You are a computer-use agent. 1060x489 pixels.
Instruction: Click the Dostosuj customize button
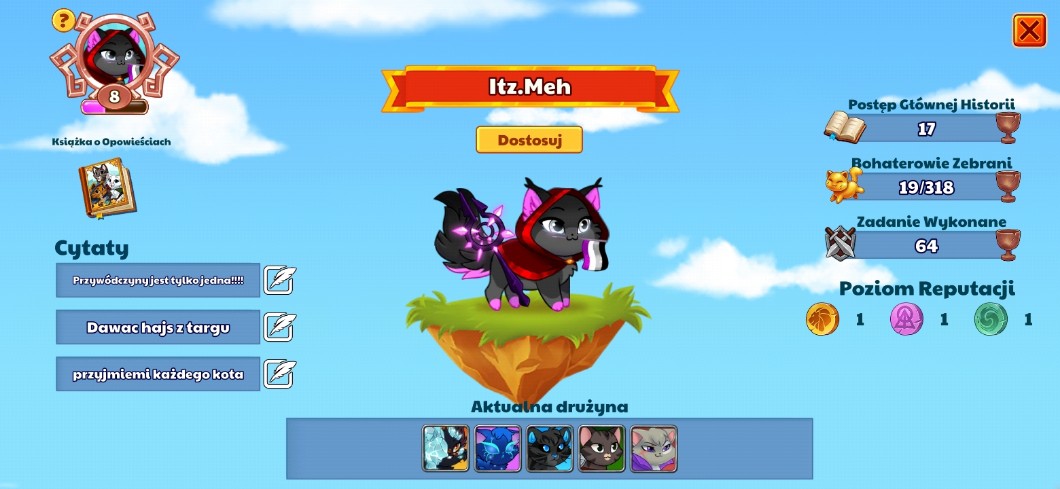529,140
